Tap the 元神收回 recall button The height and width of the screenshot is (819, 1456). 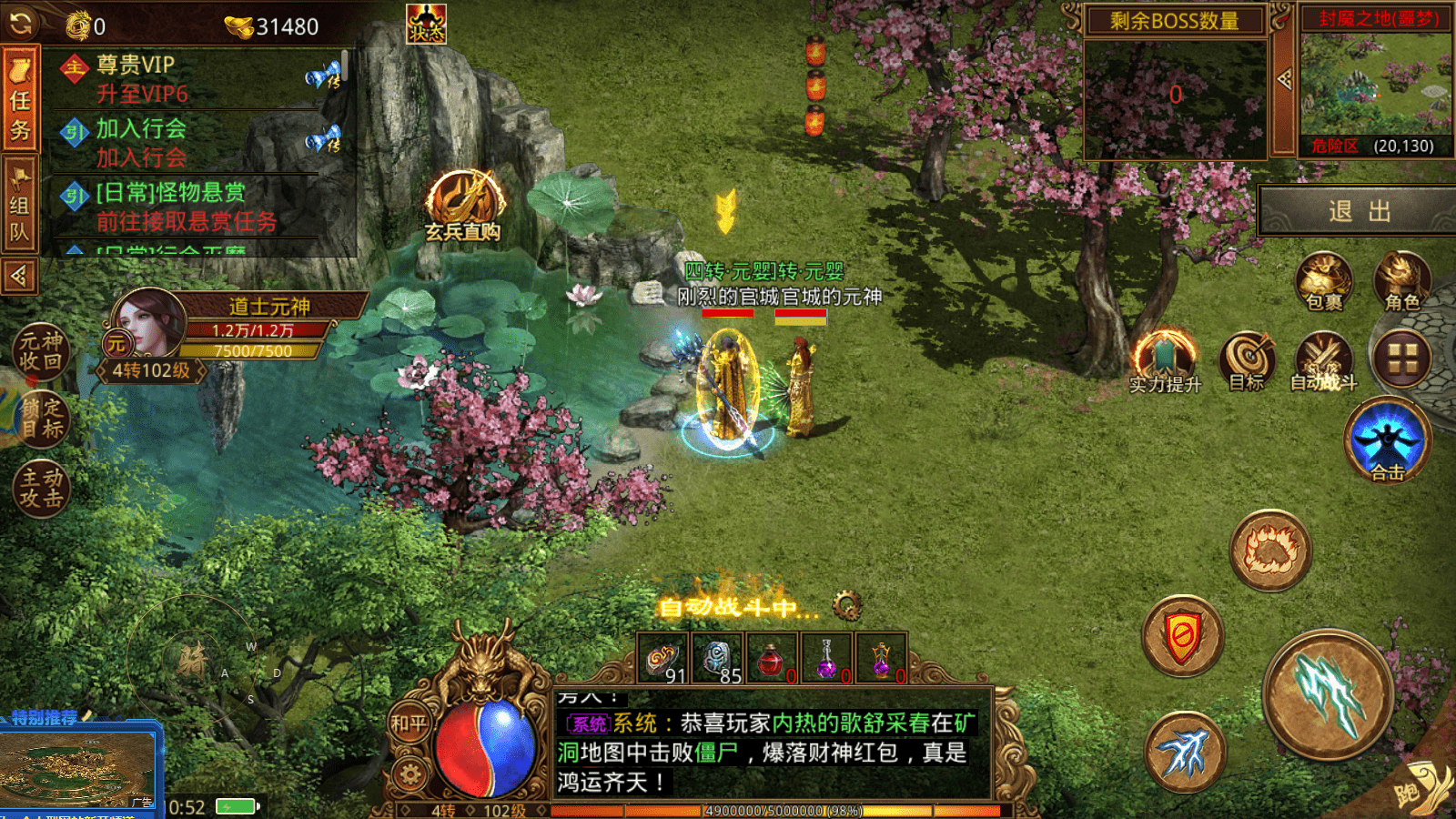[x=41, y=351]
